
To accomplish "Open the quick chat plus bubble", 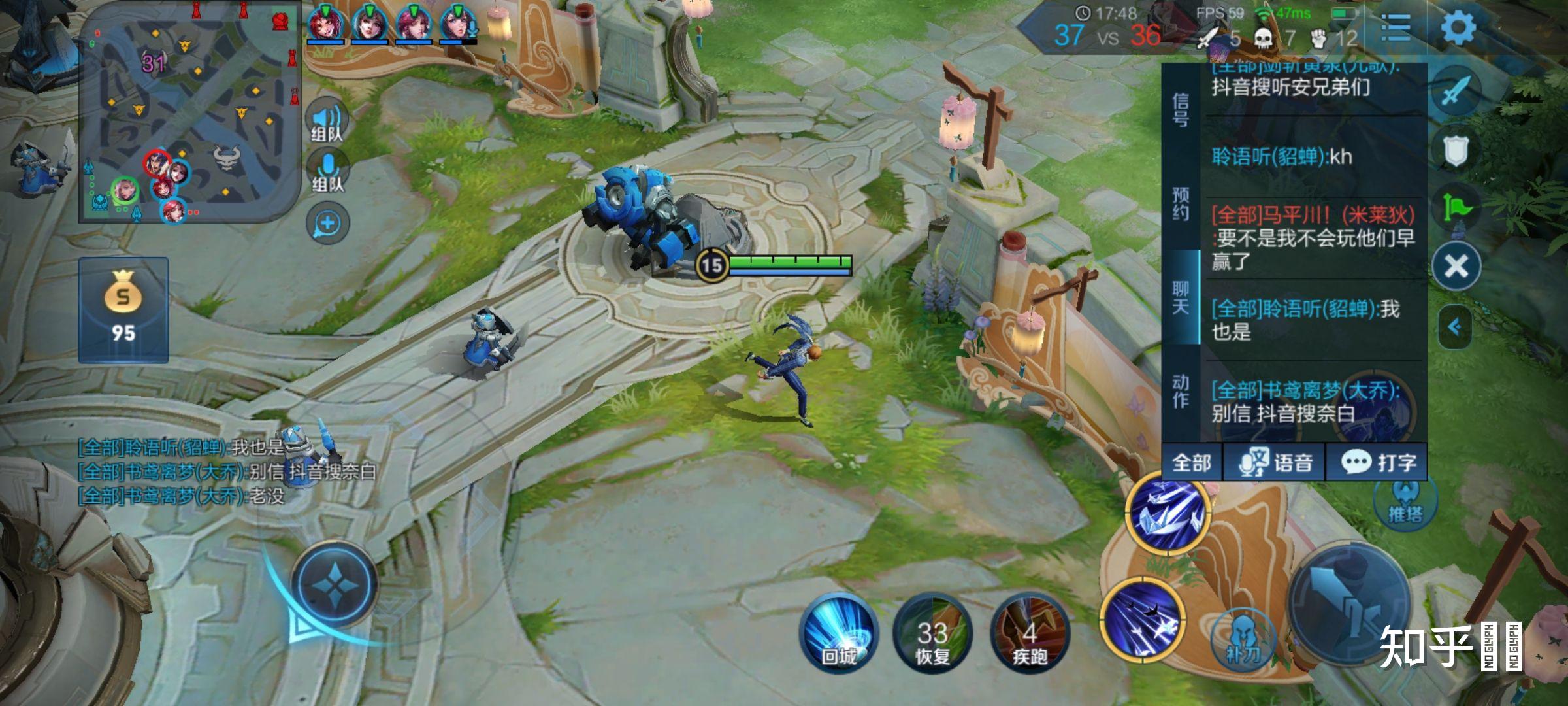I will coord(327,224).
